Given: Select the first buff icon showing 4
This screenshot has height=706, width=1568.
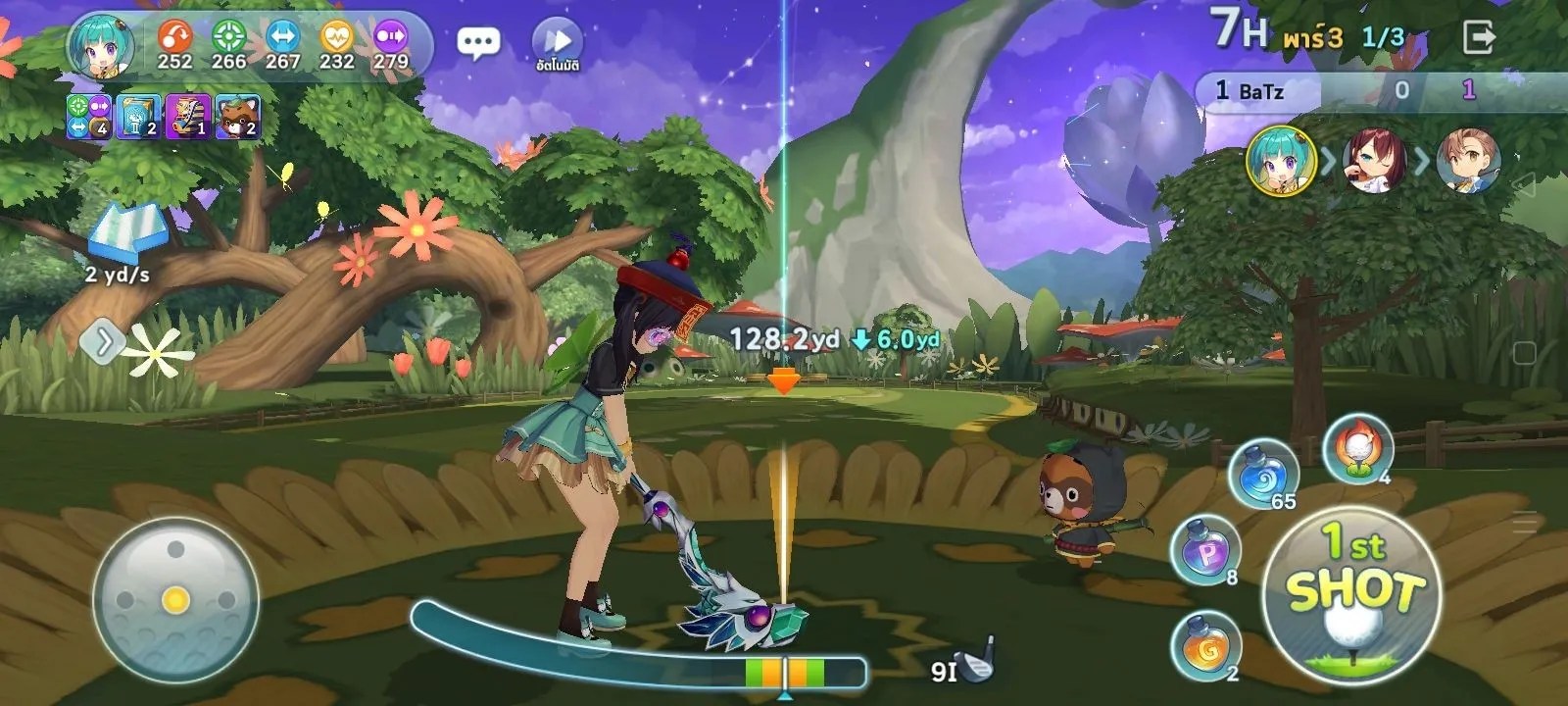Looking at the screenshot, I should pos(89,117).
